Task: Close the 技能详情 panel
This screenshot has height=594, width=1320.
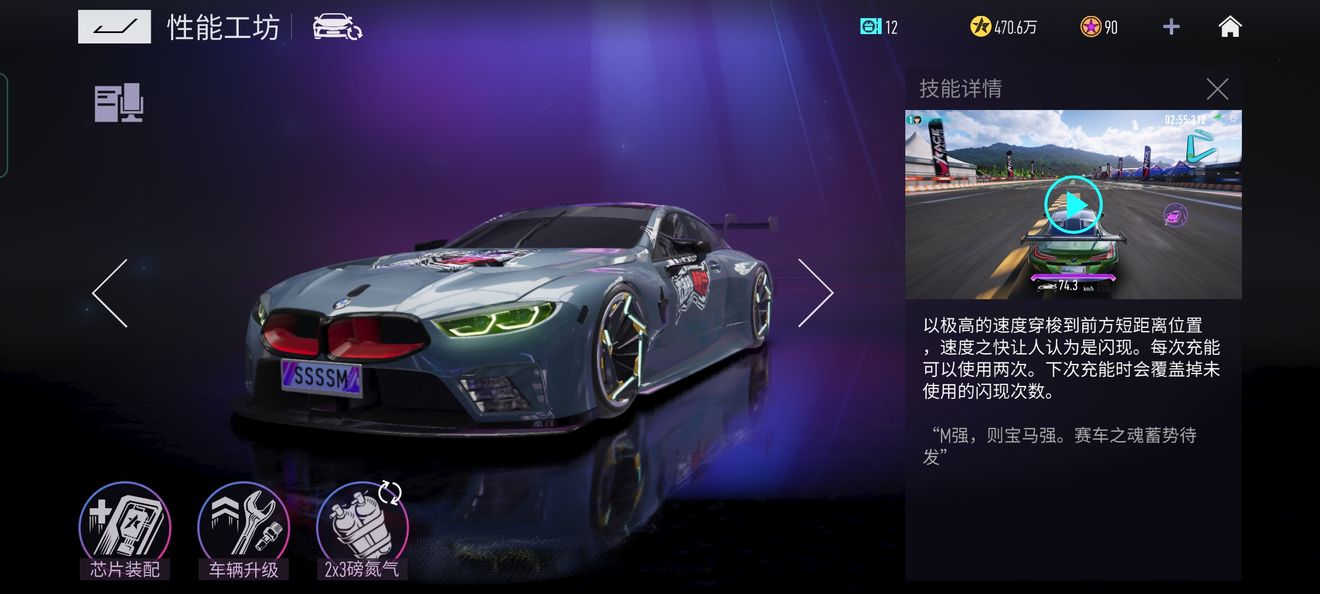Action: 1217,89
